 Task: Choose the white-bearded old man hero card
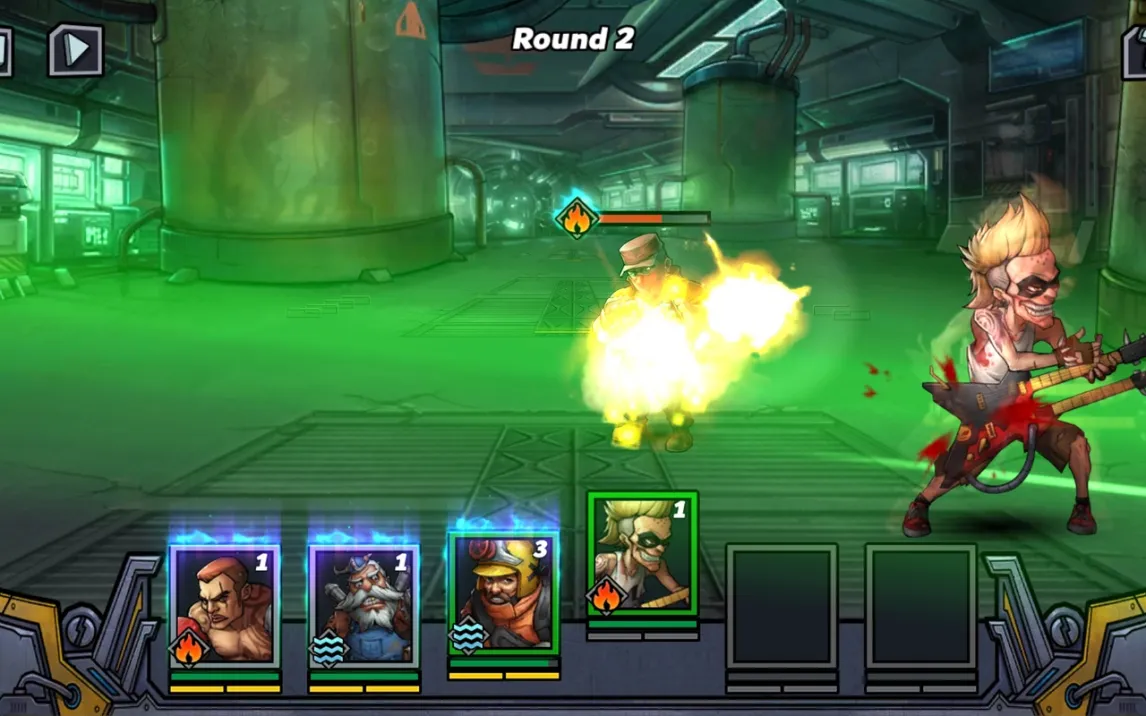point(364,607)
